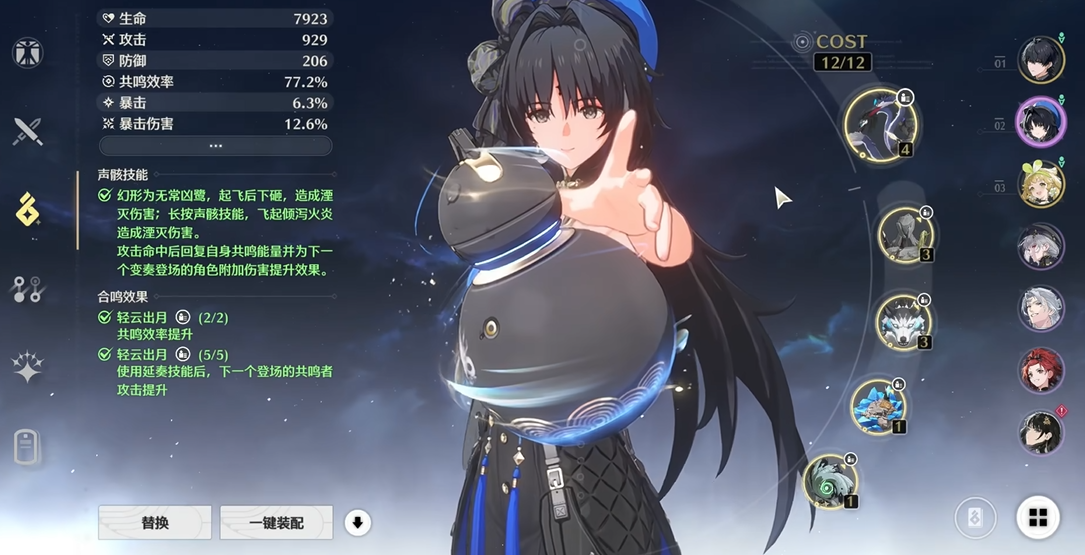Choose the character portrait with red alert badge
1085x555 pixels.
coord(1041,432)
